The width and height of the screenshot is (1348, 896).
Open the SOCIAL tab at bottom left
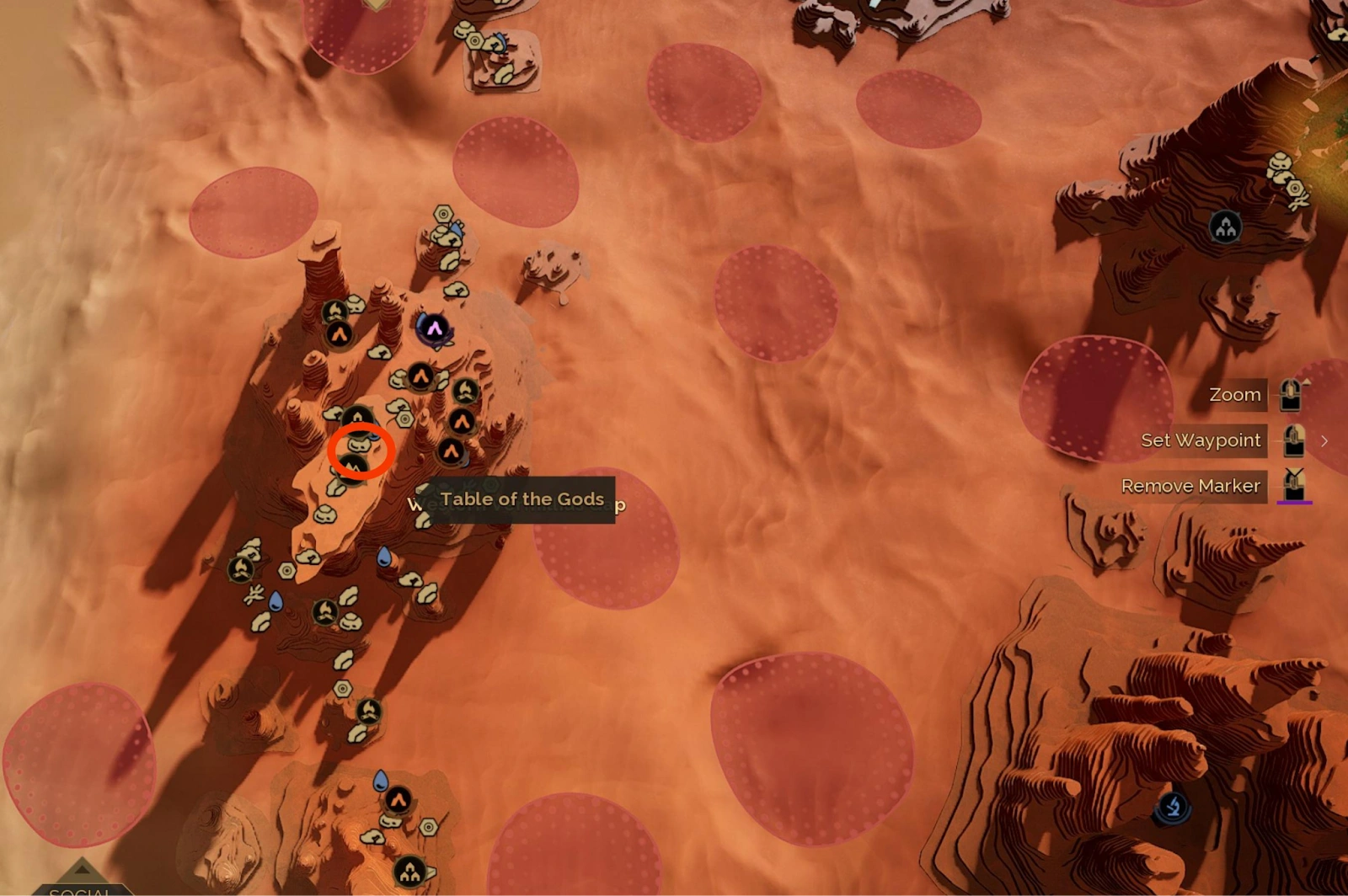[78, 891]
